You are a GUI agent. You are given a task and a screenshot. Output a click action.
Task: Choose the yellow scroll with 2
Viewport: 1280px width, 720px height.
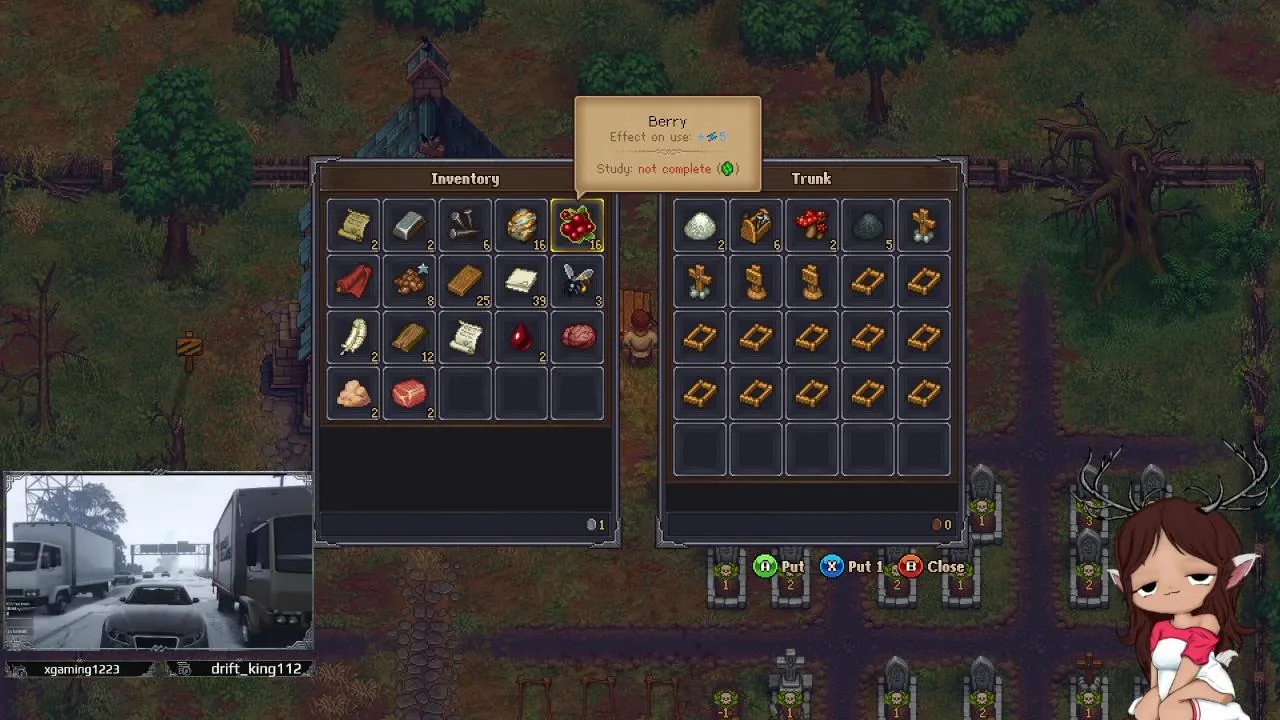pyautogui.click(x=353, y=226)
